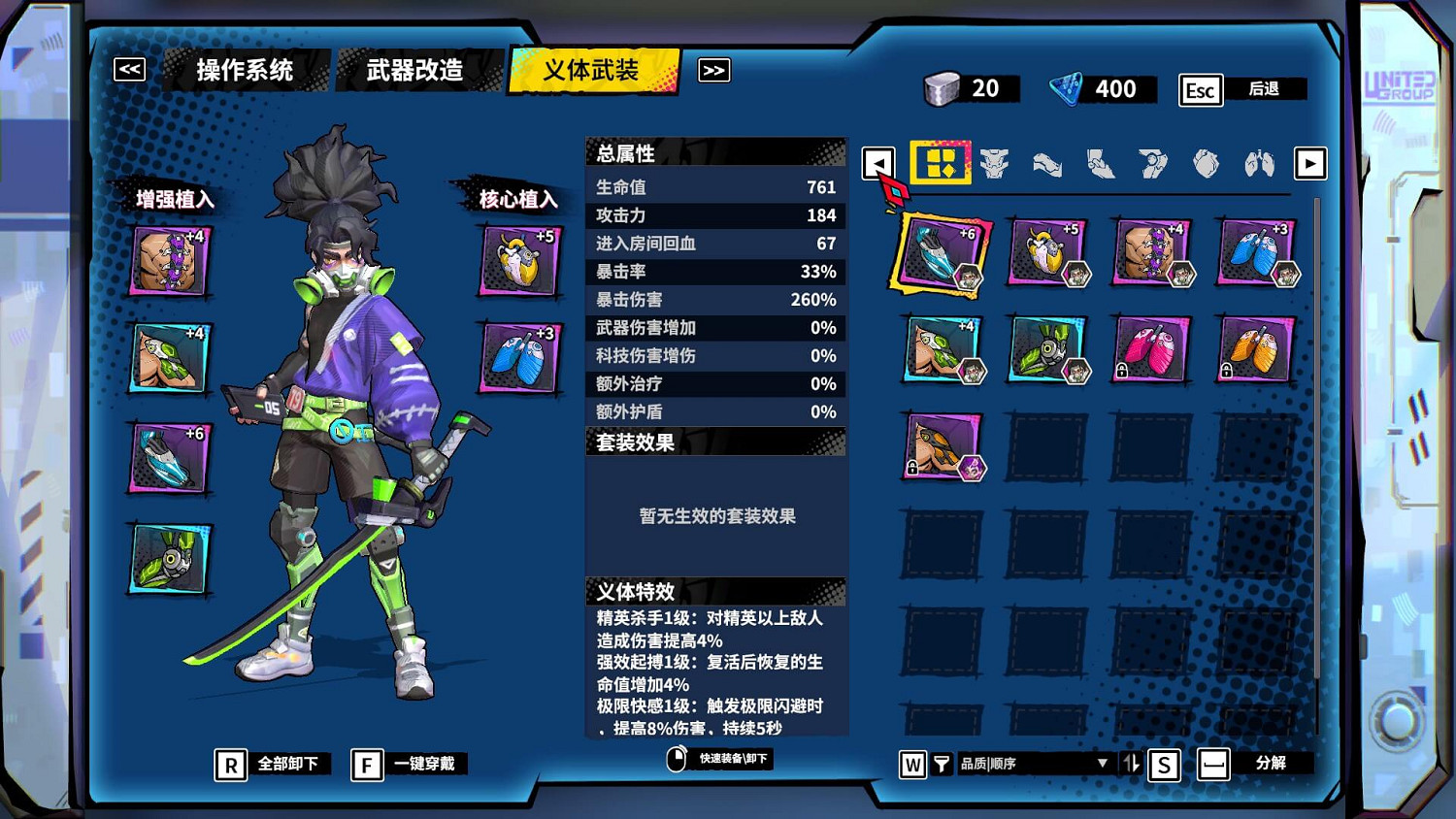Select the locked pink lungs implant
The width and height of the screenshot is (1456, 819).
[1150, 349]
